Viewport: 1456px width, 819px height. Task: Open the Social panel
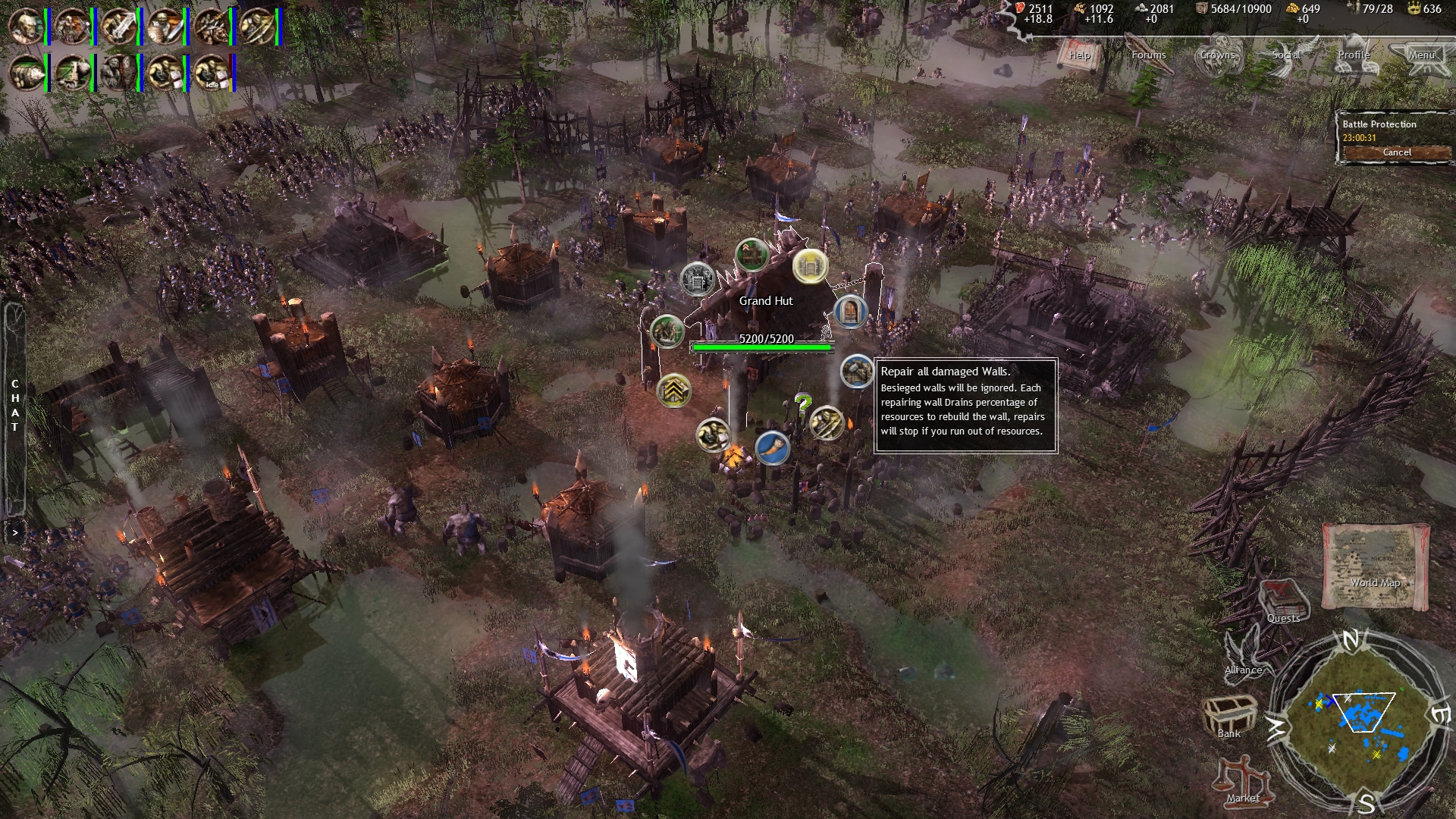[x=1286, y=55]
